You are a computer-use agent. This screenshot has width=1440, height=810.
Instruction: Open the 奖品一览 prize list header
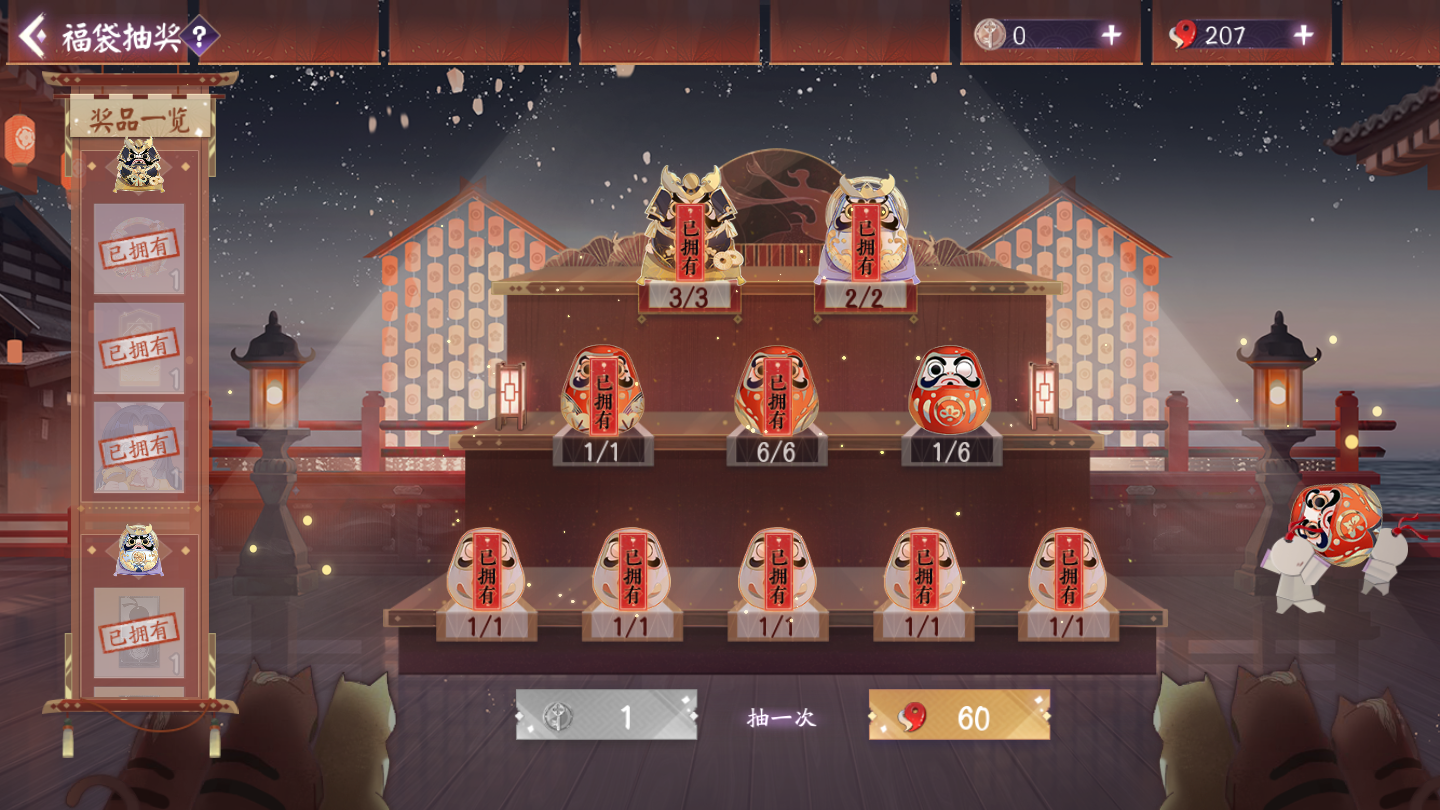[x=140, y=121]
